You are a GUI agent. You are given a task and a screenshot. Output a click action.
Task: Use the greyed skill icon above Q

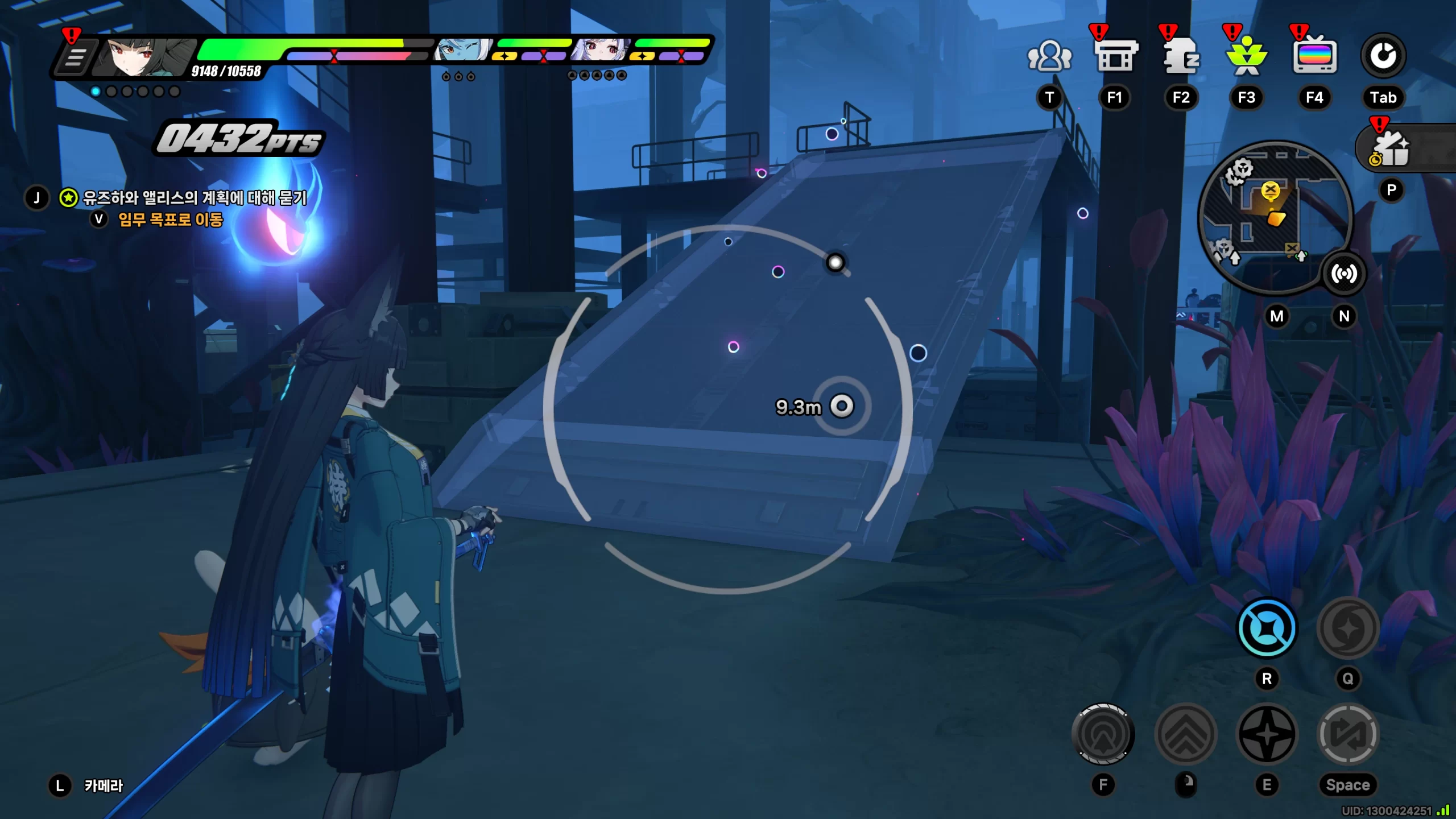tap(1348, 628)
